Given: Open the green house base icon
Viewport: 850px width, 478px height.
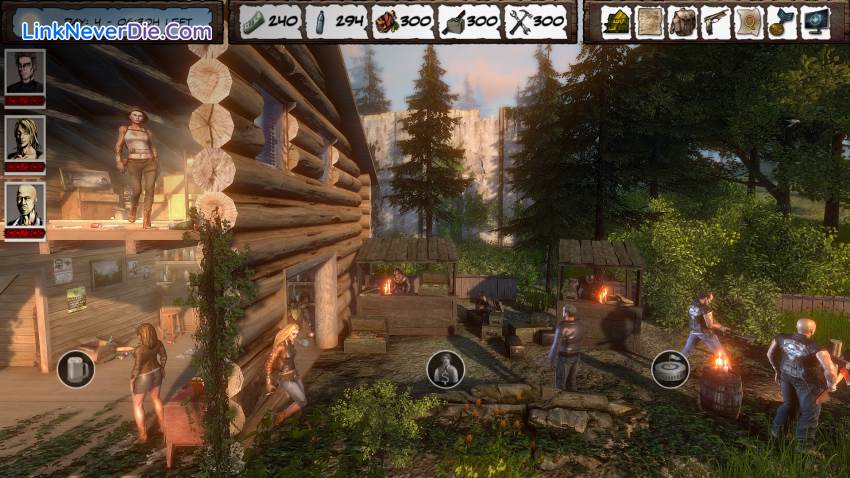Looking at the screenshot, I should point(616,21).
